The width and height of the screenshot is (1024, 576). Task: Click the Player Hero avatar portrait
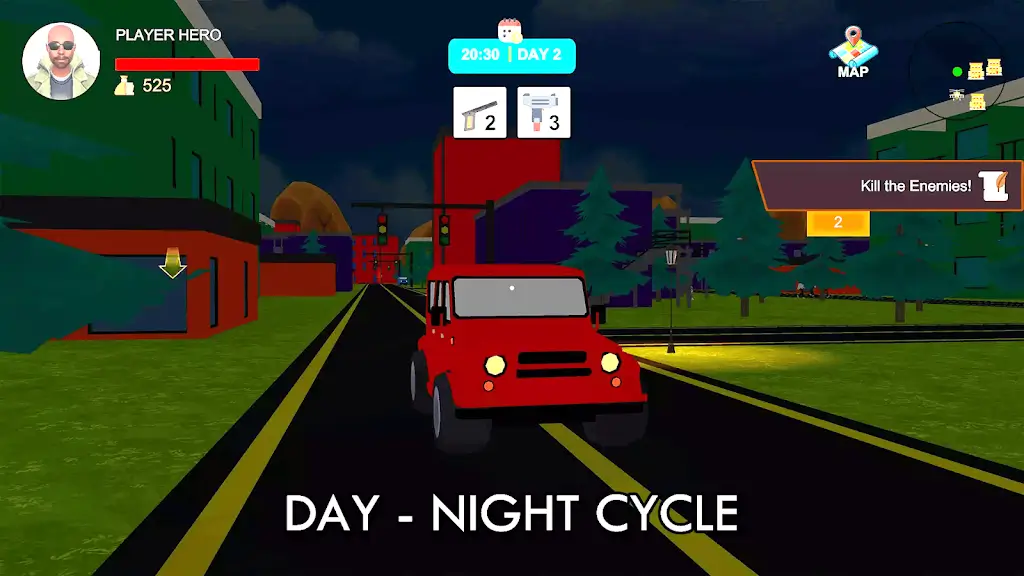click(x=61, y=62)
